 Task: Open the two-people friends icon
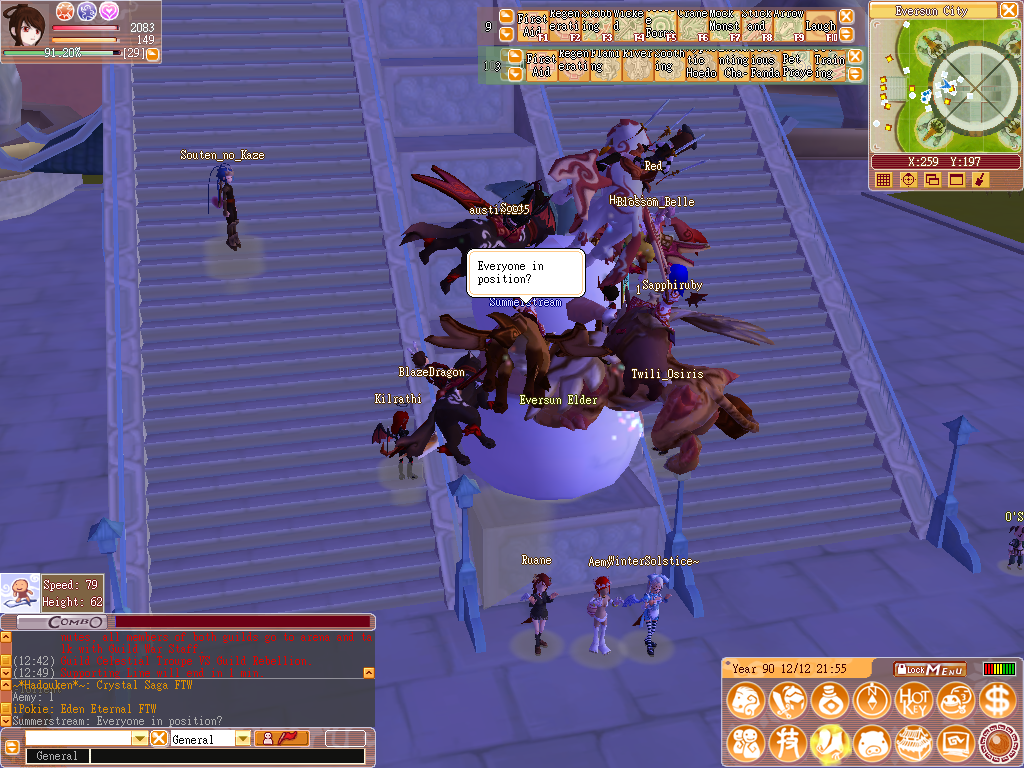tap(745, 743)
